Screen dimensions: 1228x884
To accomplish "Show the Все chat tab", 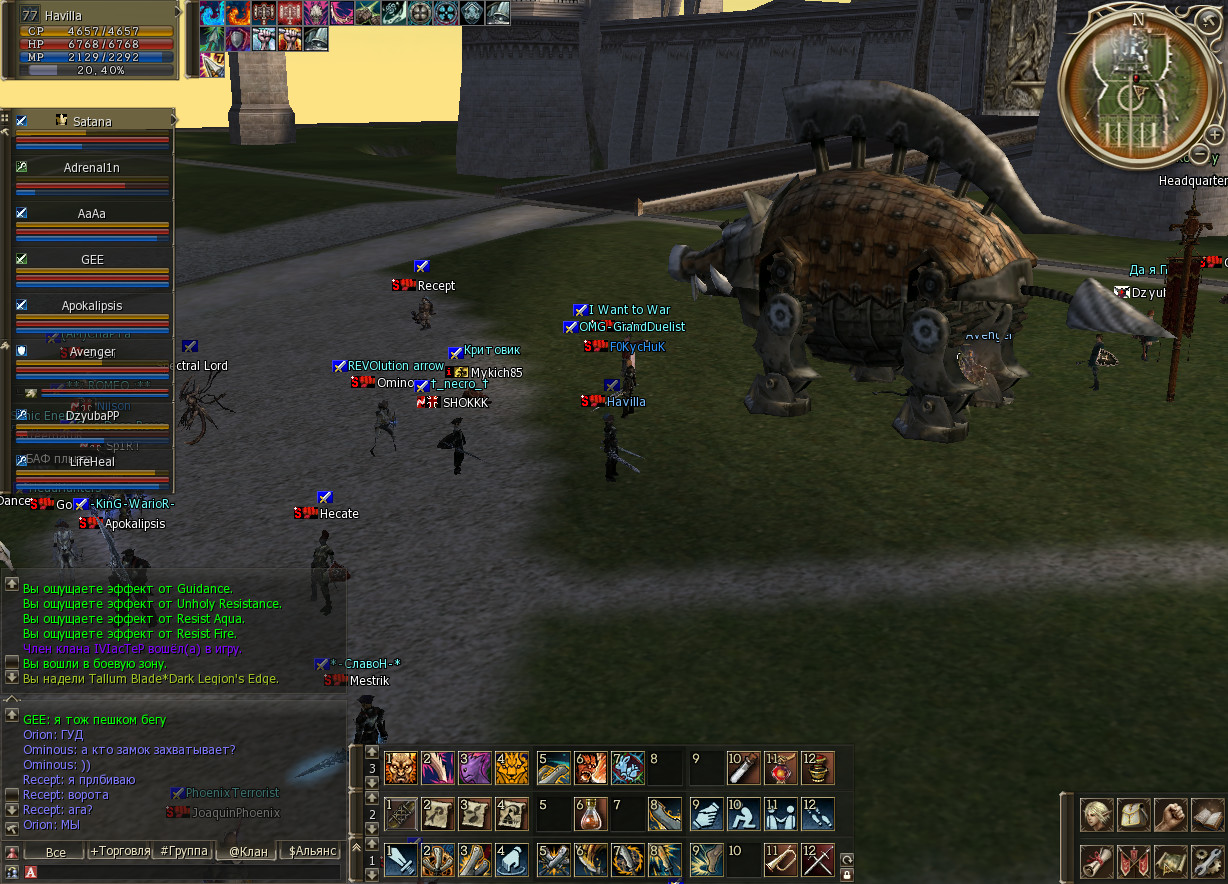I will [x=56, y=852].
